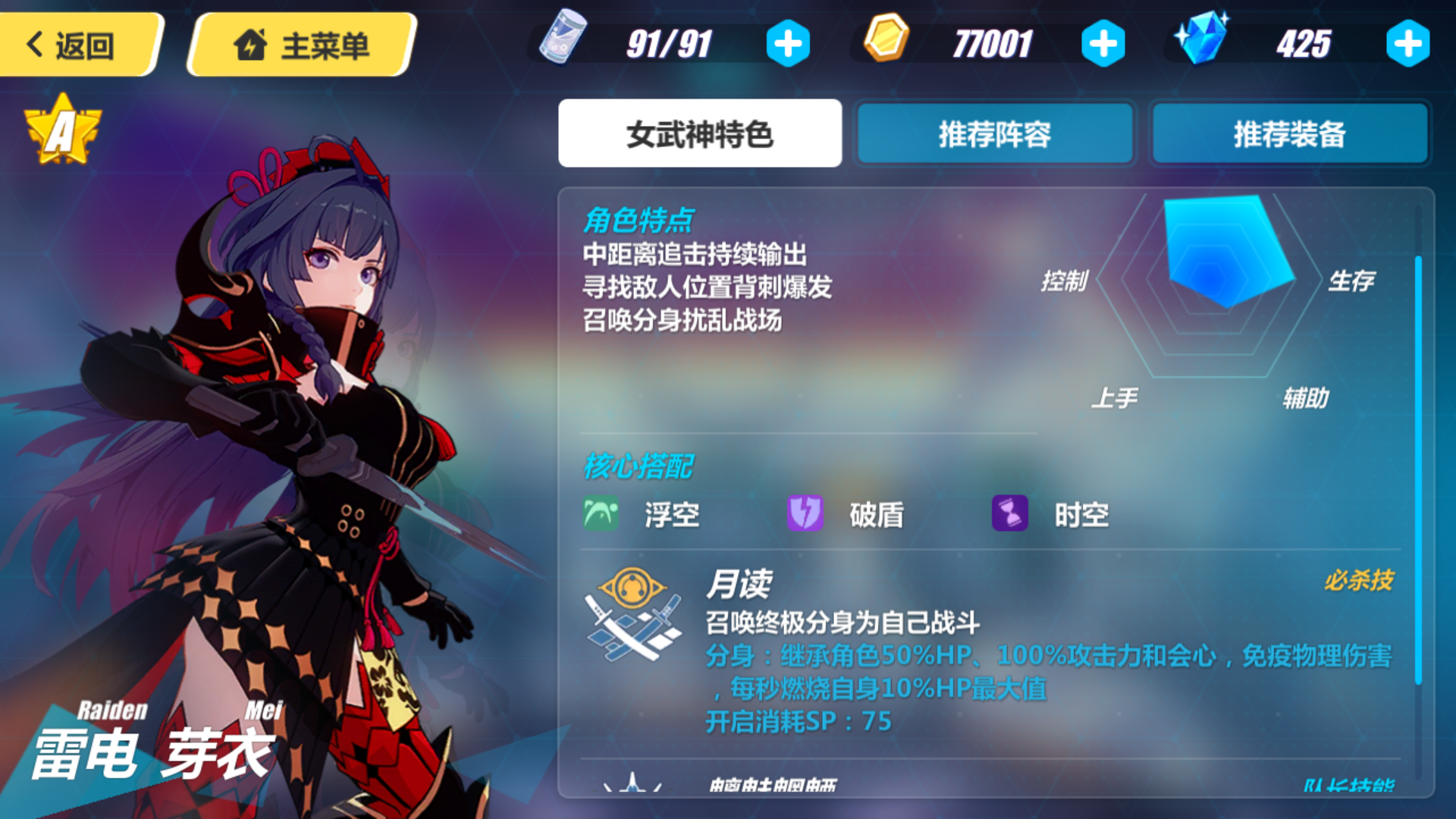
Task: Switch to the 推荐阵容 tab
Action: [x=994, y=133]
